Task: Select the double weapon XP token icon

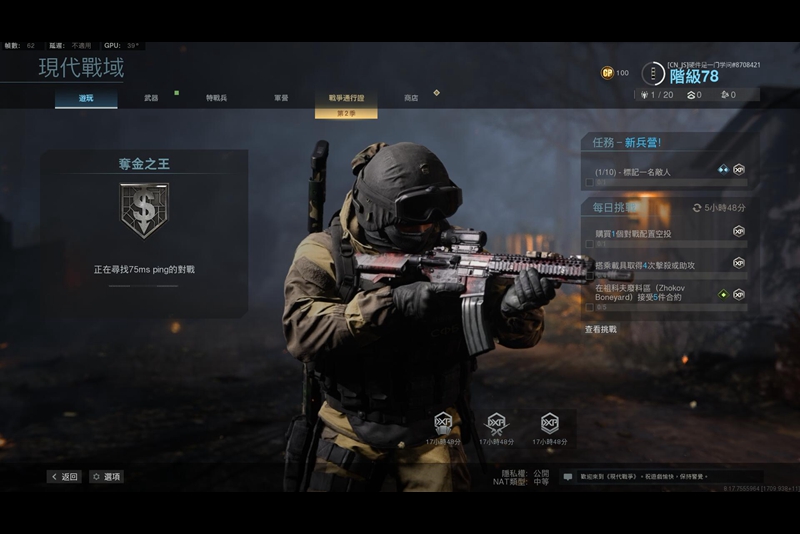Action: pyautogui.click(x=496, y=423)
